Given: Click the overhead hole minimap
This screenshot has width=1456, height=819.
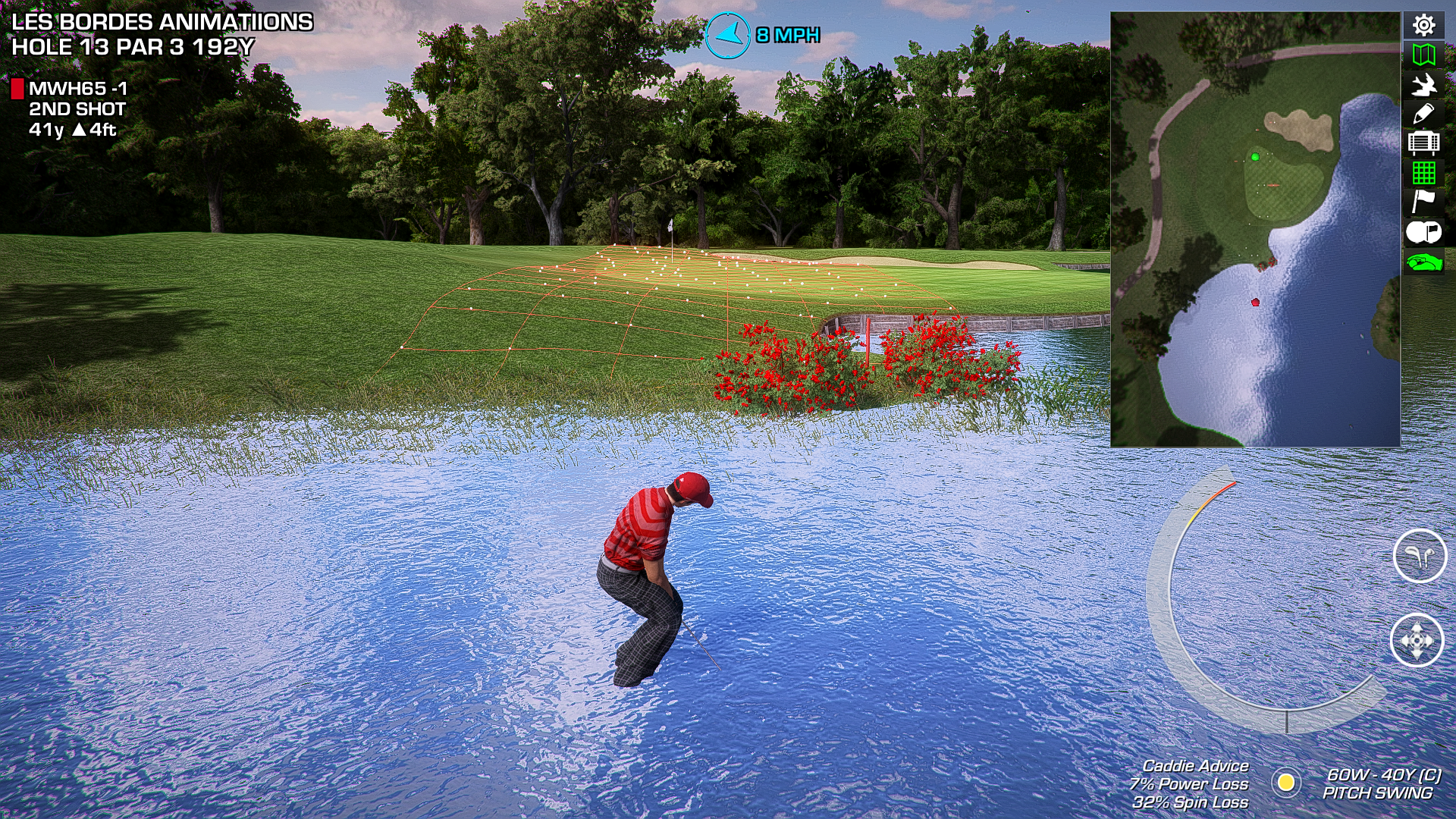Looking at the screenshot, I should click(1255, 229).
